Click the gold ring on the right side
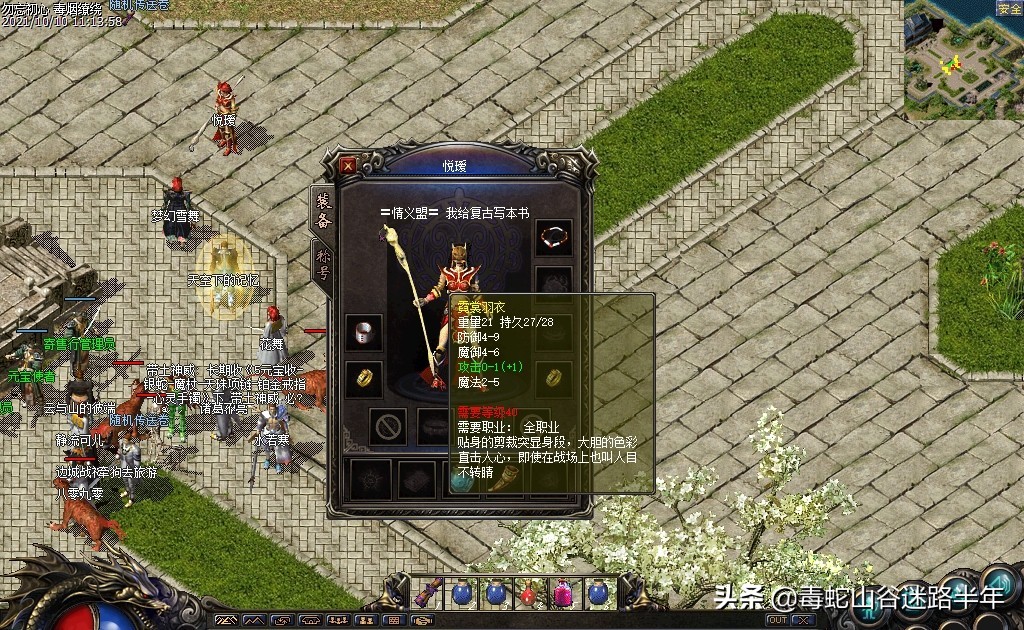The height and width of the screenshot is (630, 1024). coord(553,378)
